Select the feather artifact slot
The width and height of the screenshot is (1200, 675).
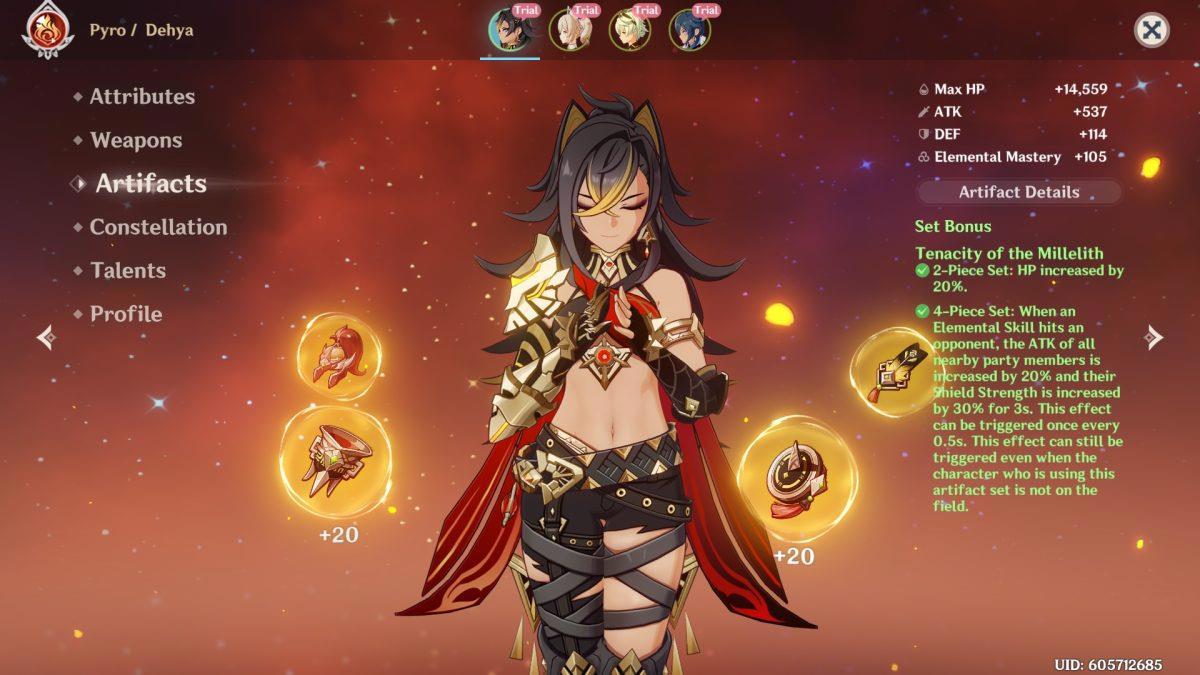(x=892, y=372)
